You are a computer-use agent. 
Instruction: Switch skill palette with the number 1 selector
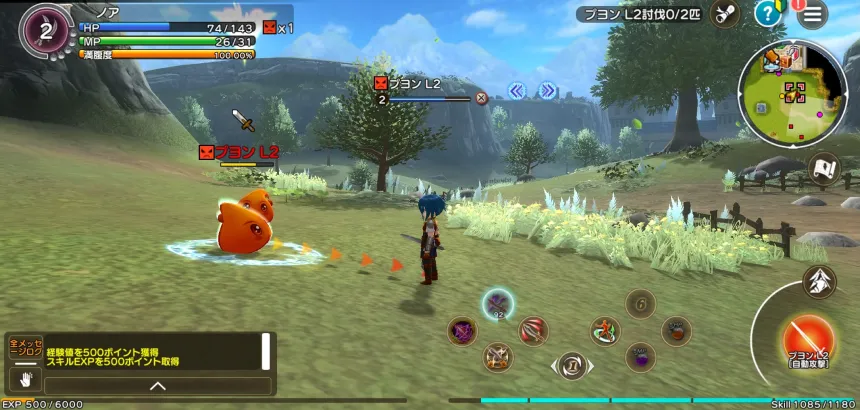[571, 366]
